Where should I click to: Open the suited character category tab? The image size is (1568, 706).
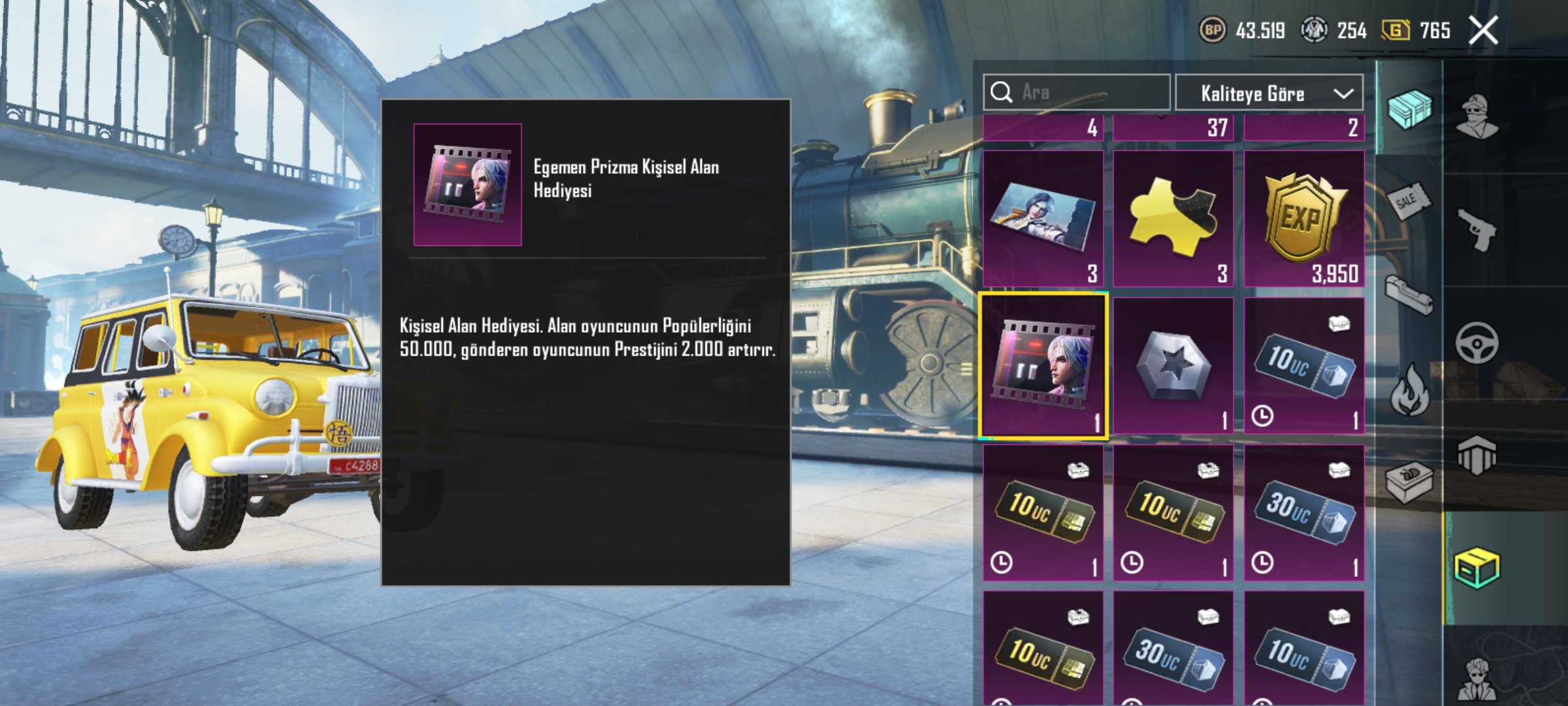[1477, 677]
